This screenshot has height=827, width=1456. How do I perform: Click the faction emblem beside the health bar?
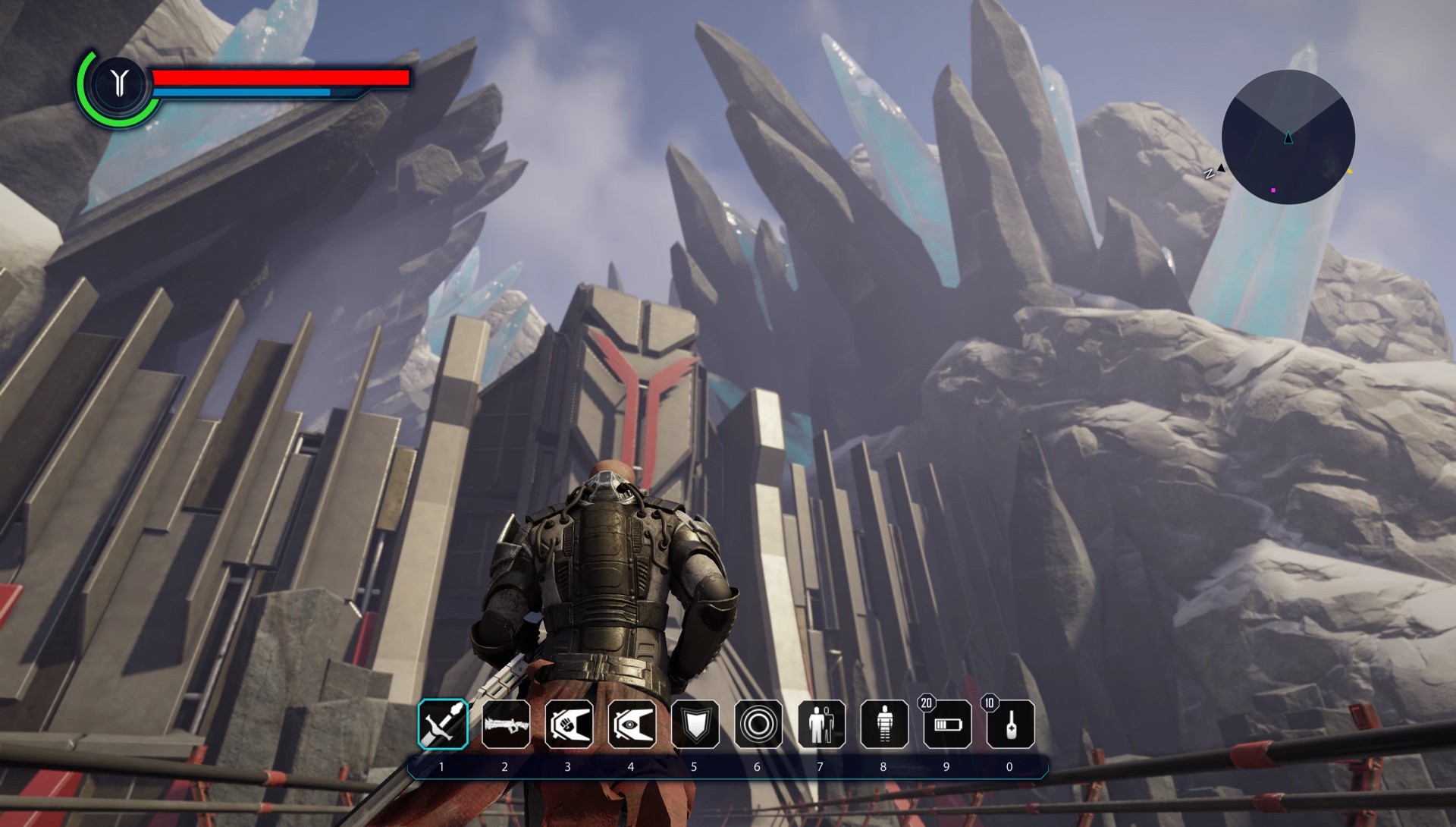pos(118,83)
